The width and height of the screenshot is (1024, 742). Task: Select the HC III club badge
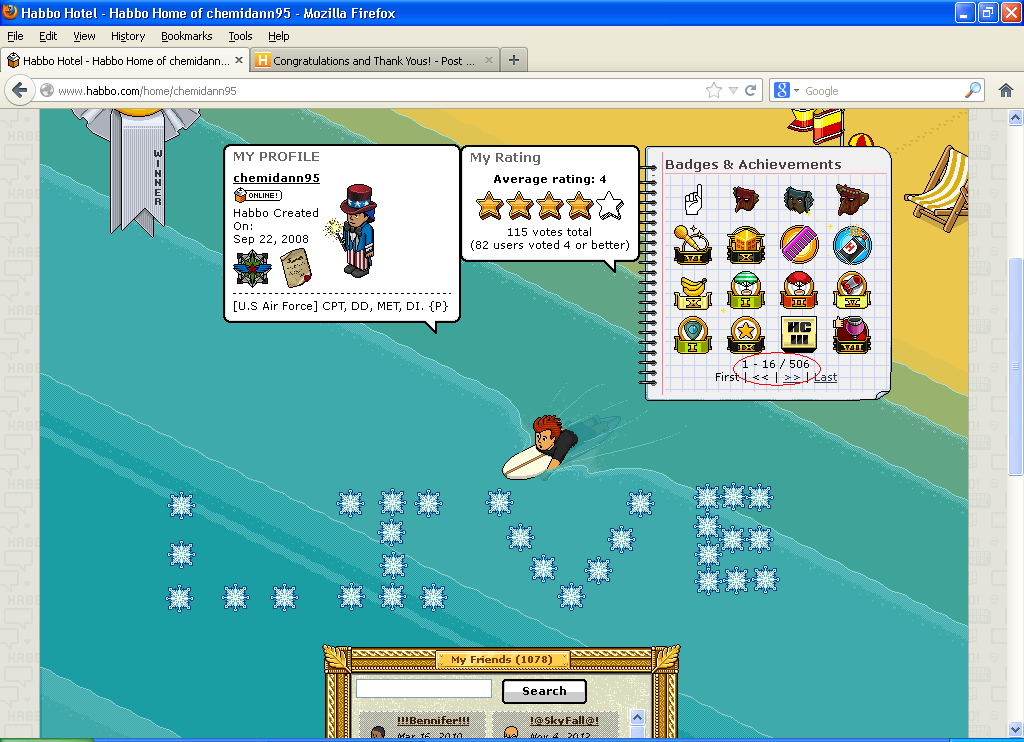click(798, 334)
